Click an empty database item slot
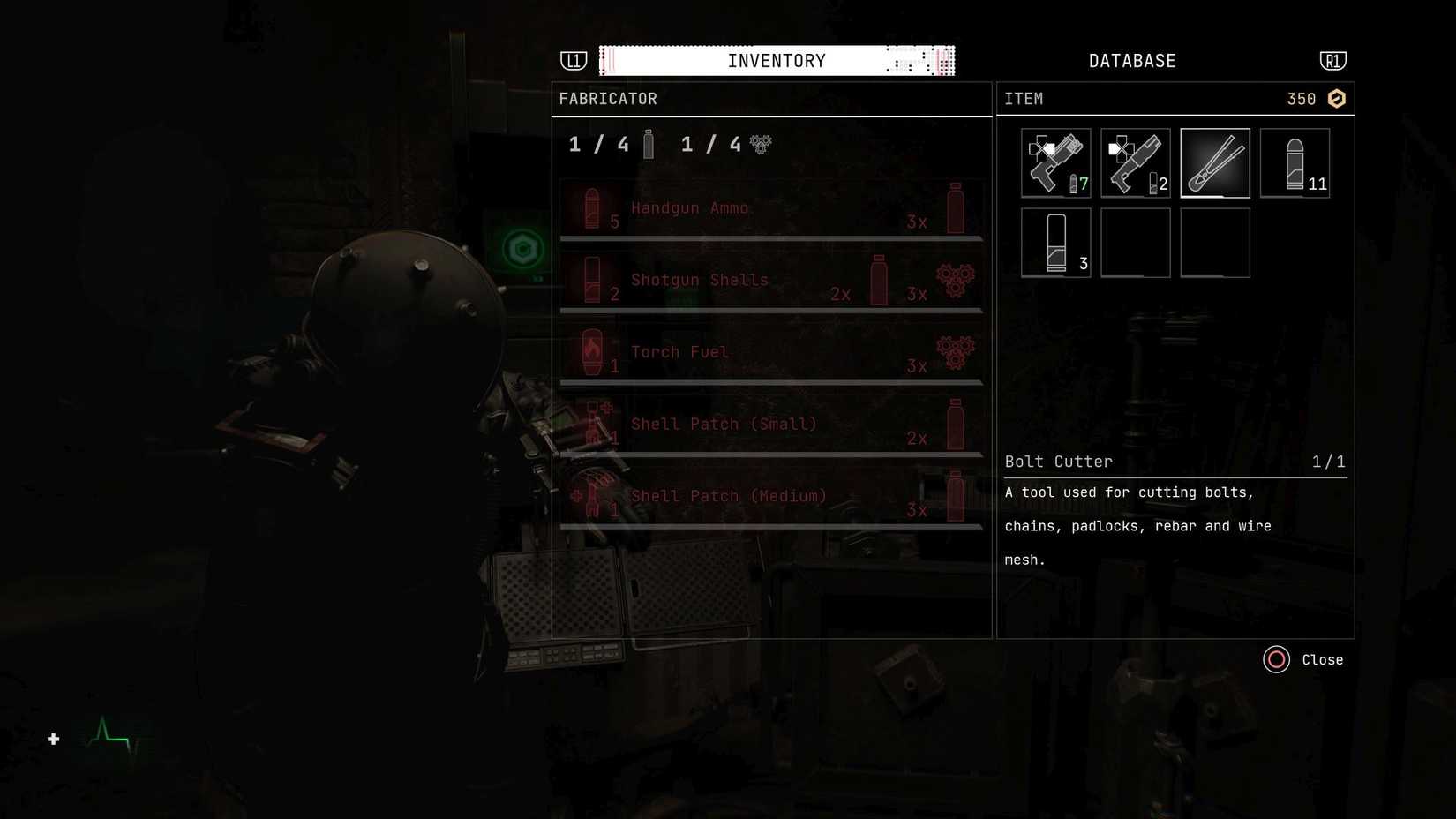This screenshot has width=1456, height=819. click(1135, 242)
